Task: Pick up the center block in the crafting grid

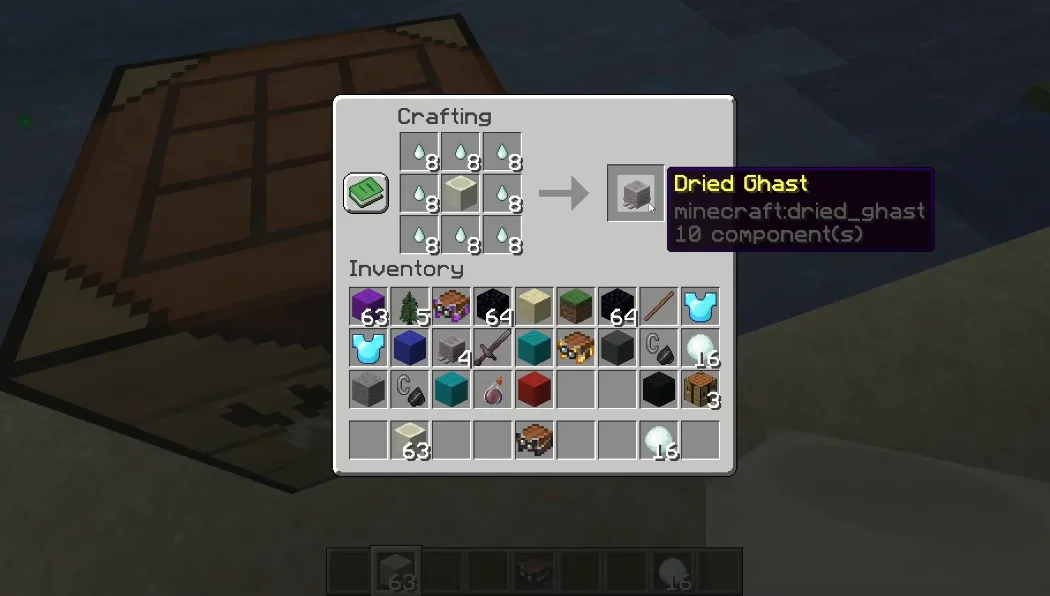Action: click(460, 193)
